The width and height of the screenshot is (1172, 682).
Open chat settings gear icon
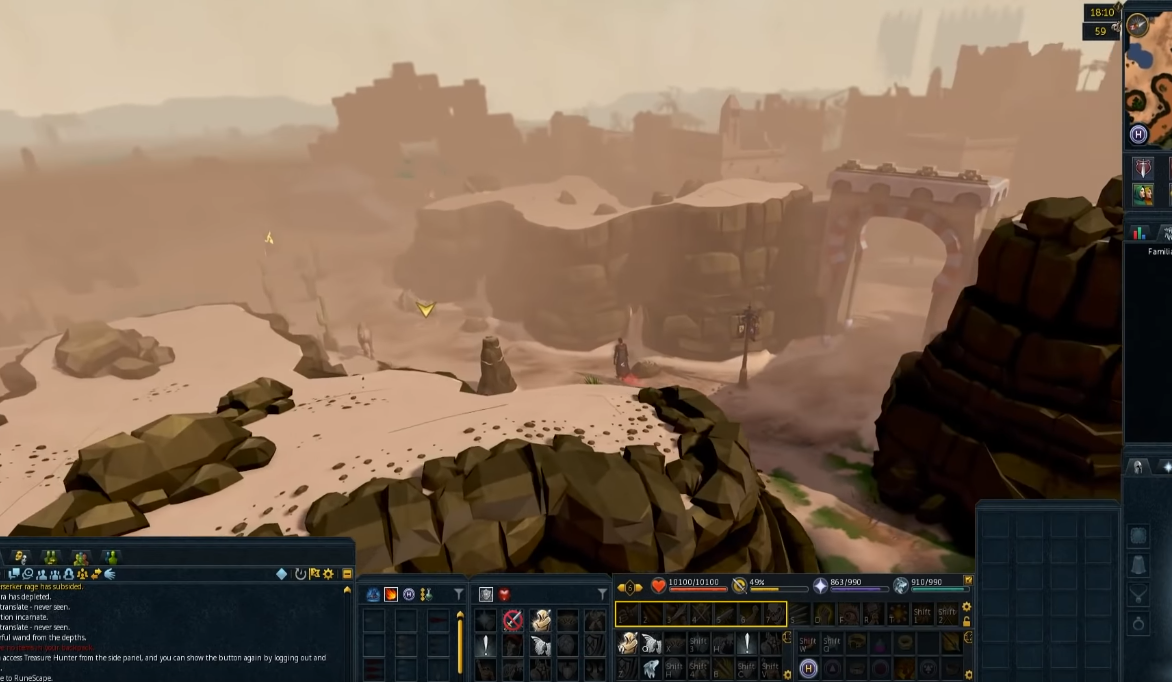tap(328, 574)
